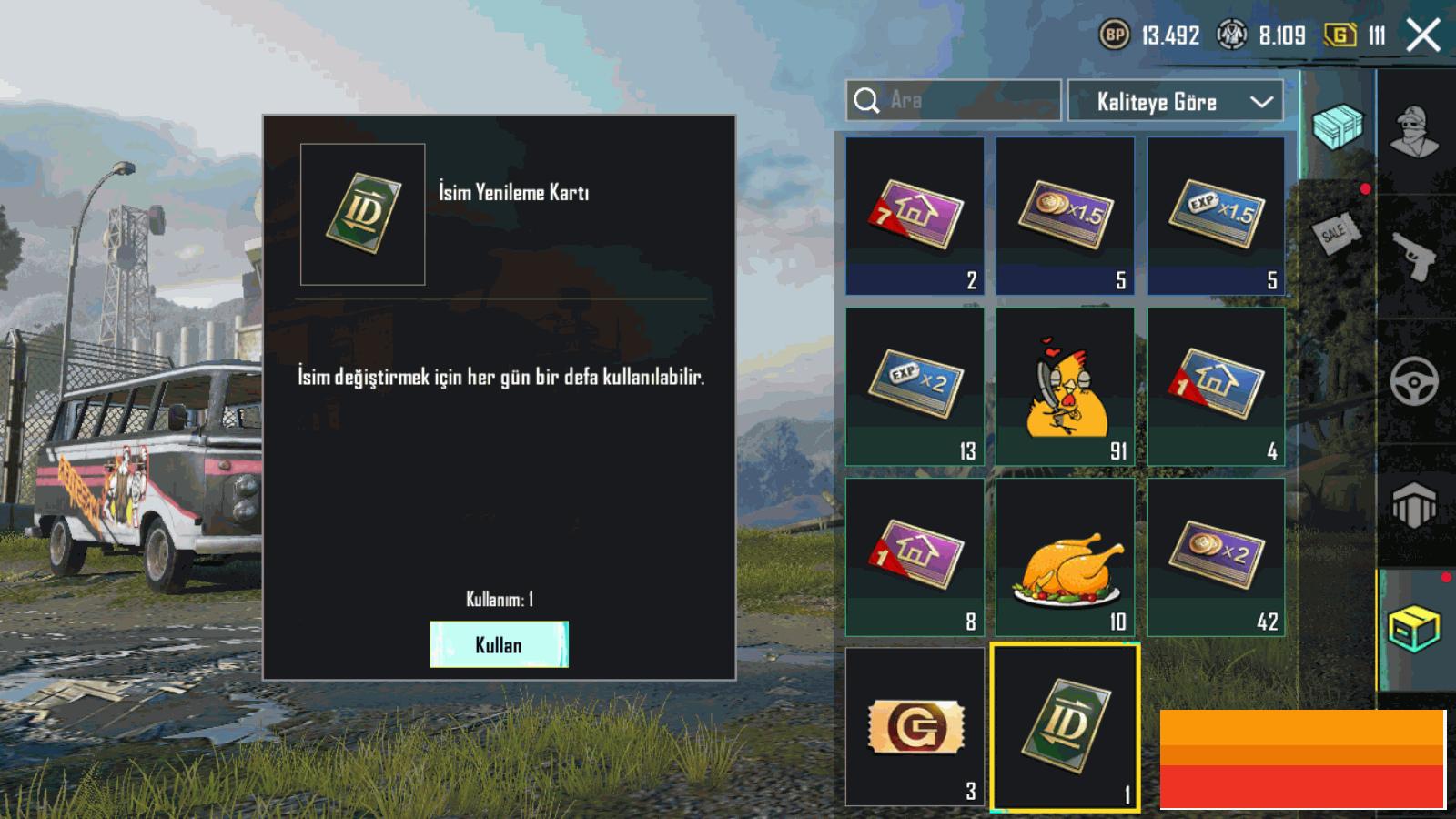Viewport: 1456px width, 819px height.
Task: Pick the G coupon ticket item
Action: [915, 727]
